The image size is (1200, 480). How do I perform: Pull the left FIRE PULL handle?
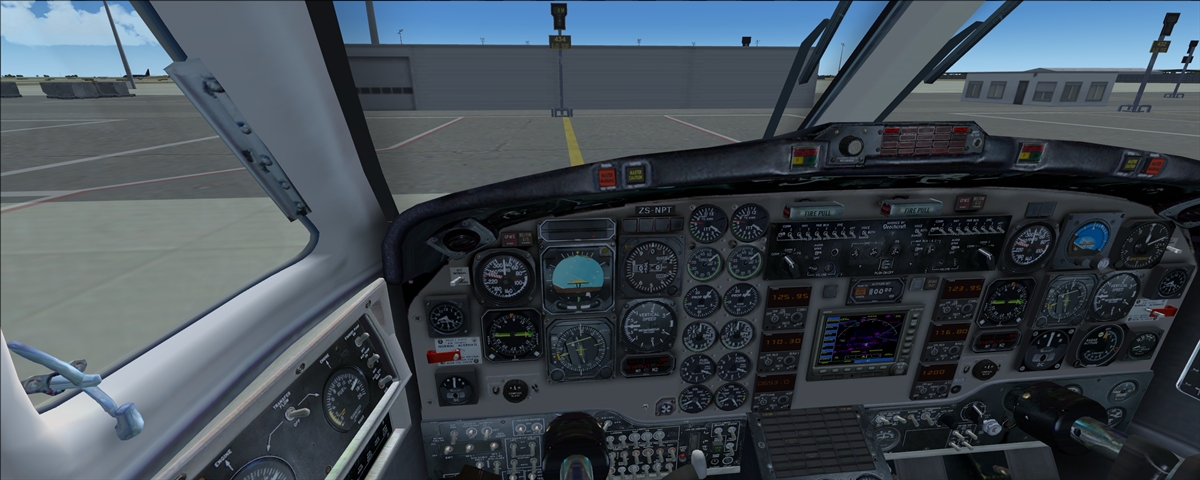pyautogui.click(x=812, y=210)
